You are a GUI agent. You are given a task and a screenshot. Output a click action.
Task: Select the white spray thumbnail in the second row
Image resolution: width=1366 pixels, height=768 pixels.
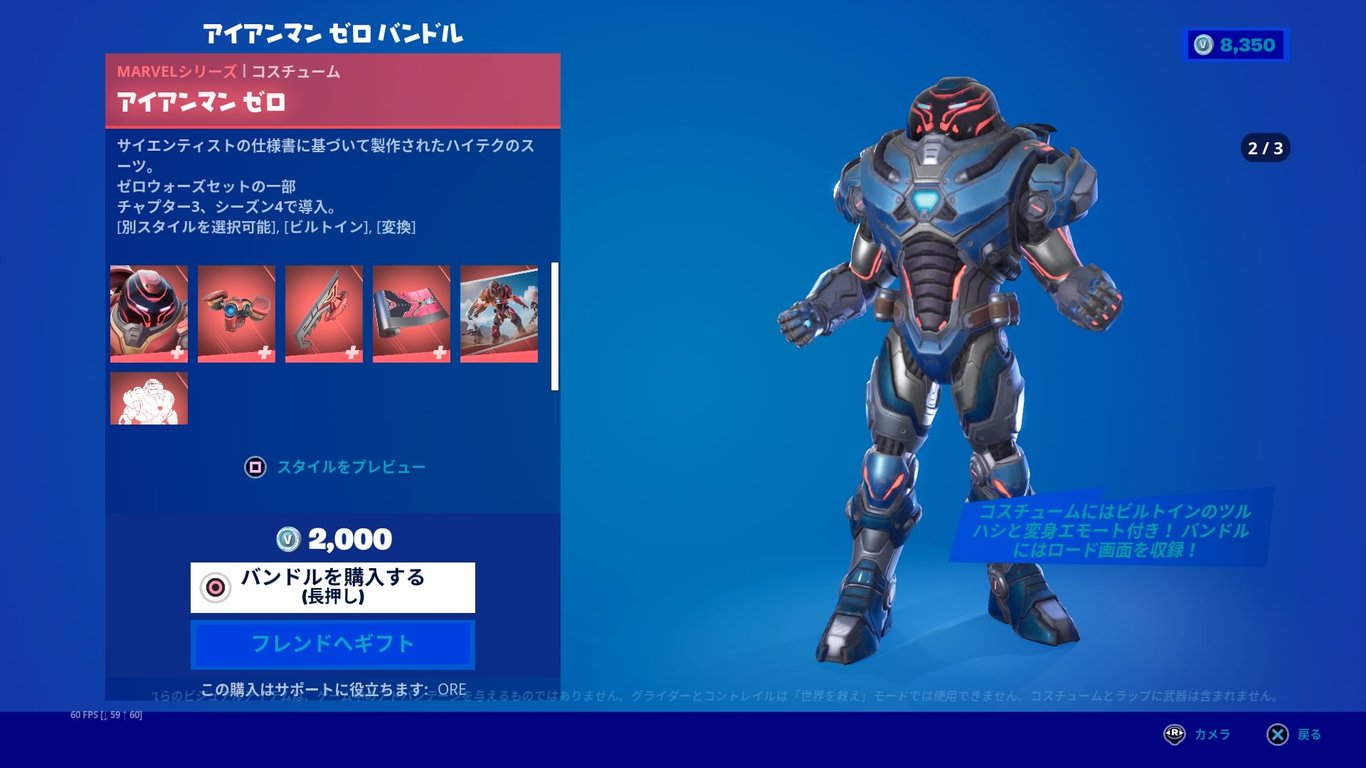(x=148, y=398)
